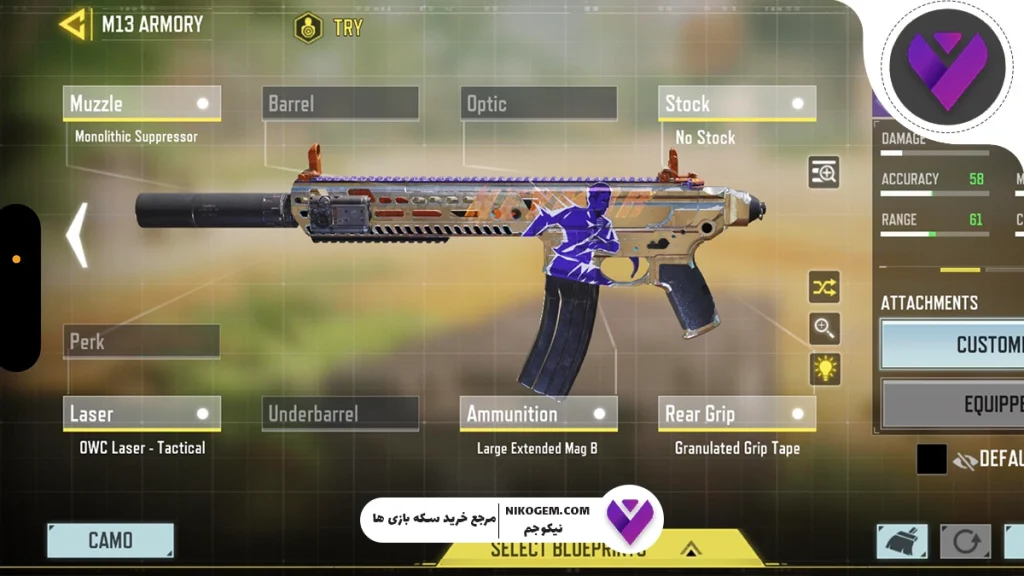
Task: Open the Stock attachment slot
Action: [737, 103]
